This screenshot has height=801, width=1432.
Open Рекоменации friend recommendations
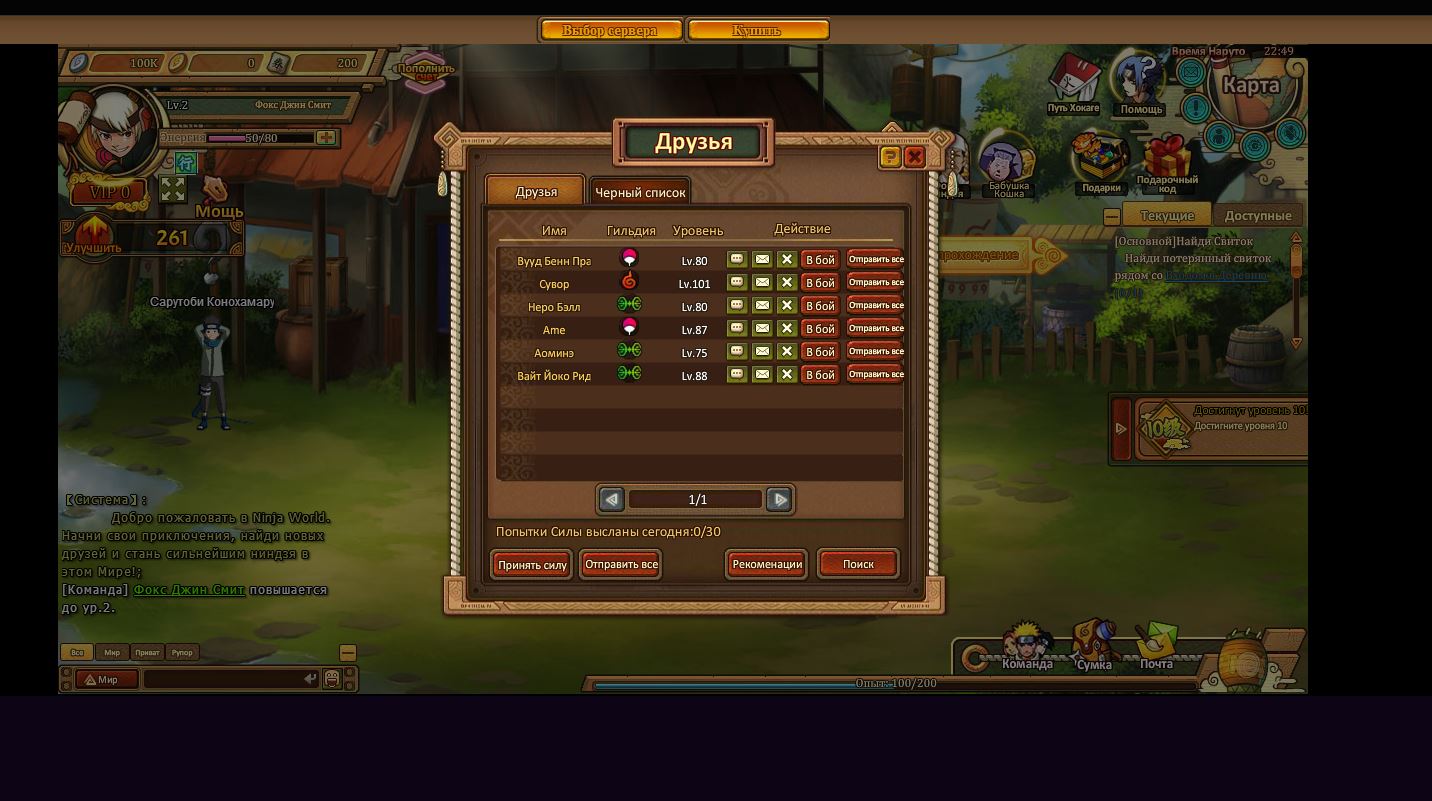767,565
